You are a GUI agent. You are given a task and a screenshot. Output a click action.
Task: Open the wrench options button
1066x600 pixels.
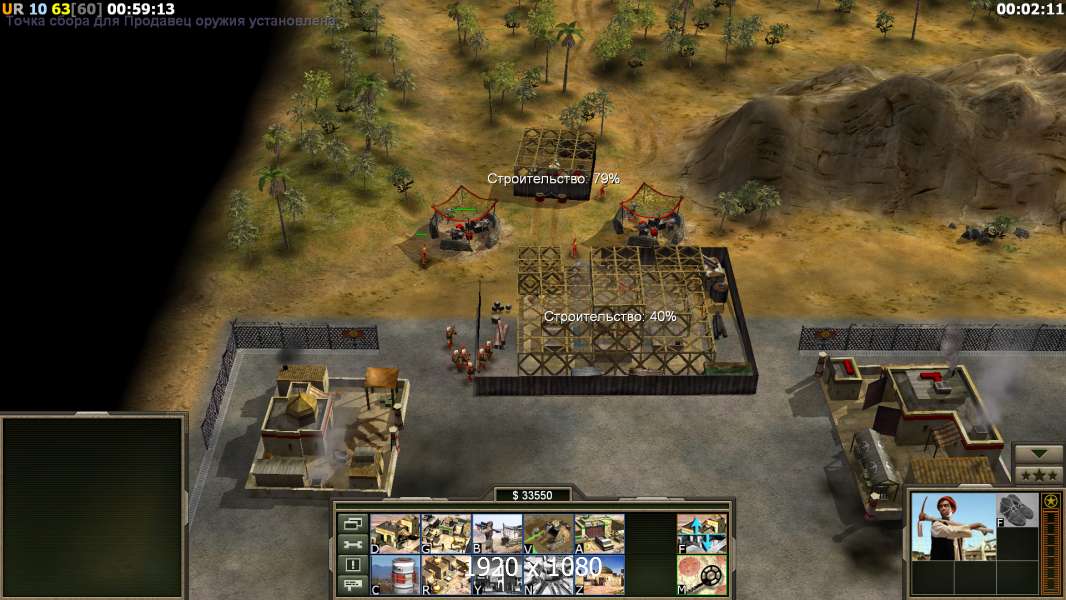[351, 544]
